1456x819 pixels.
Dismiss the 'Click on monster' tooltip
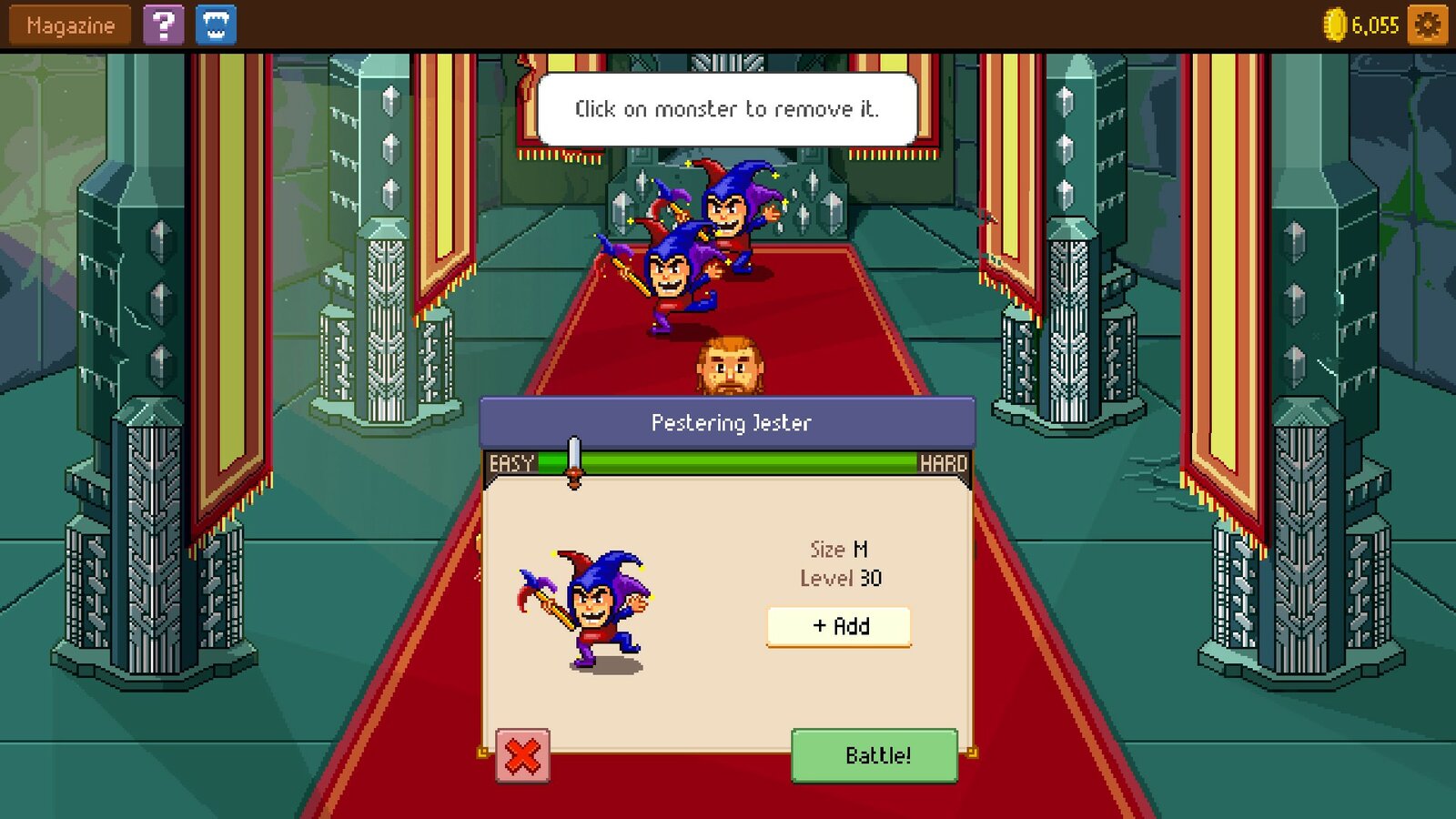pos(728,109)
